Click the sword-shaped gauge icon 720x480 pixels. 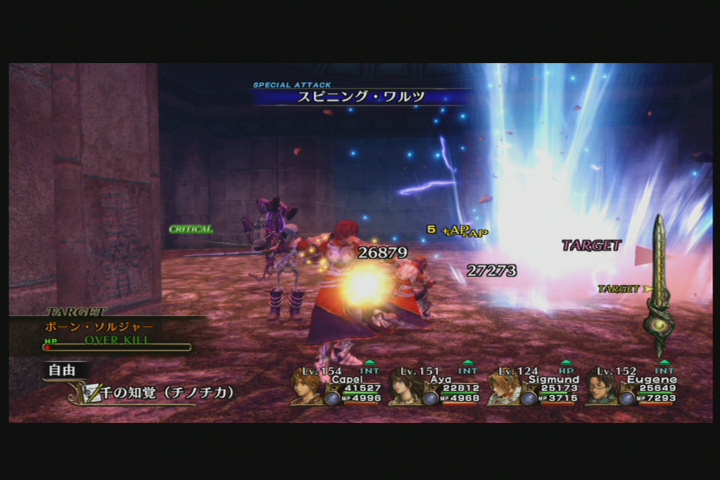pos(657,287)
